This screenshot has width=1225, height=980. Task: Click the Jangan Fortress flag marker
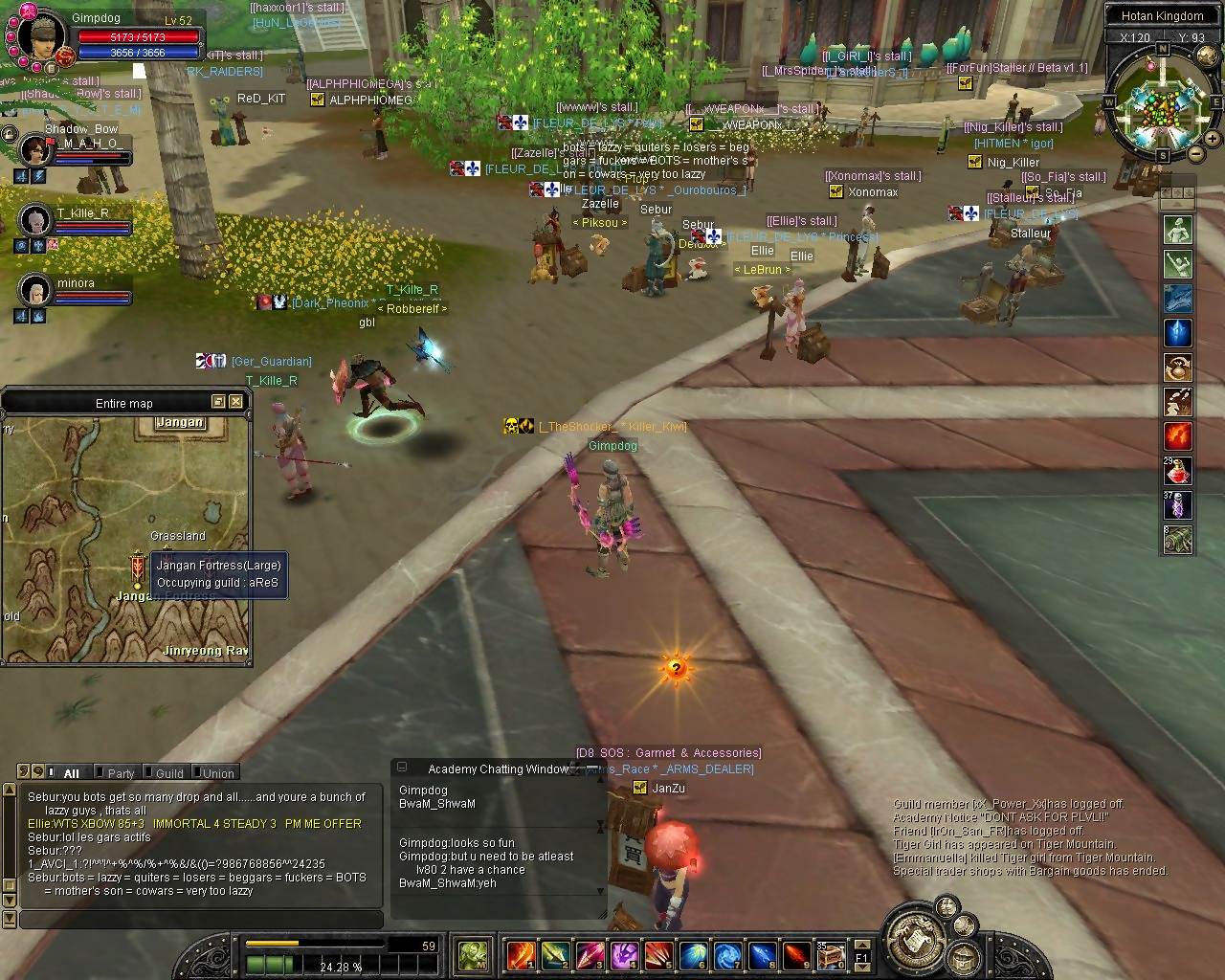pos(139,570)
